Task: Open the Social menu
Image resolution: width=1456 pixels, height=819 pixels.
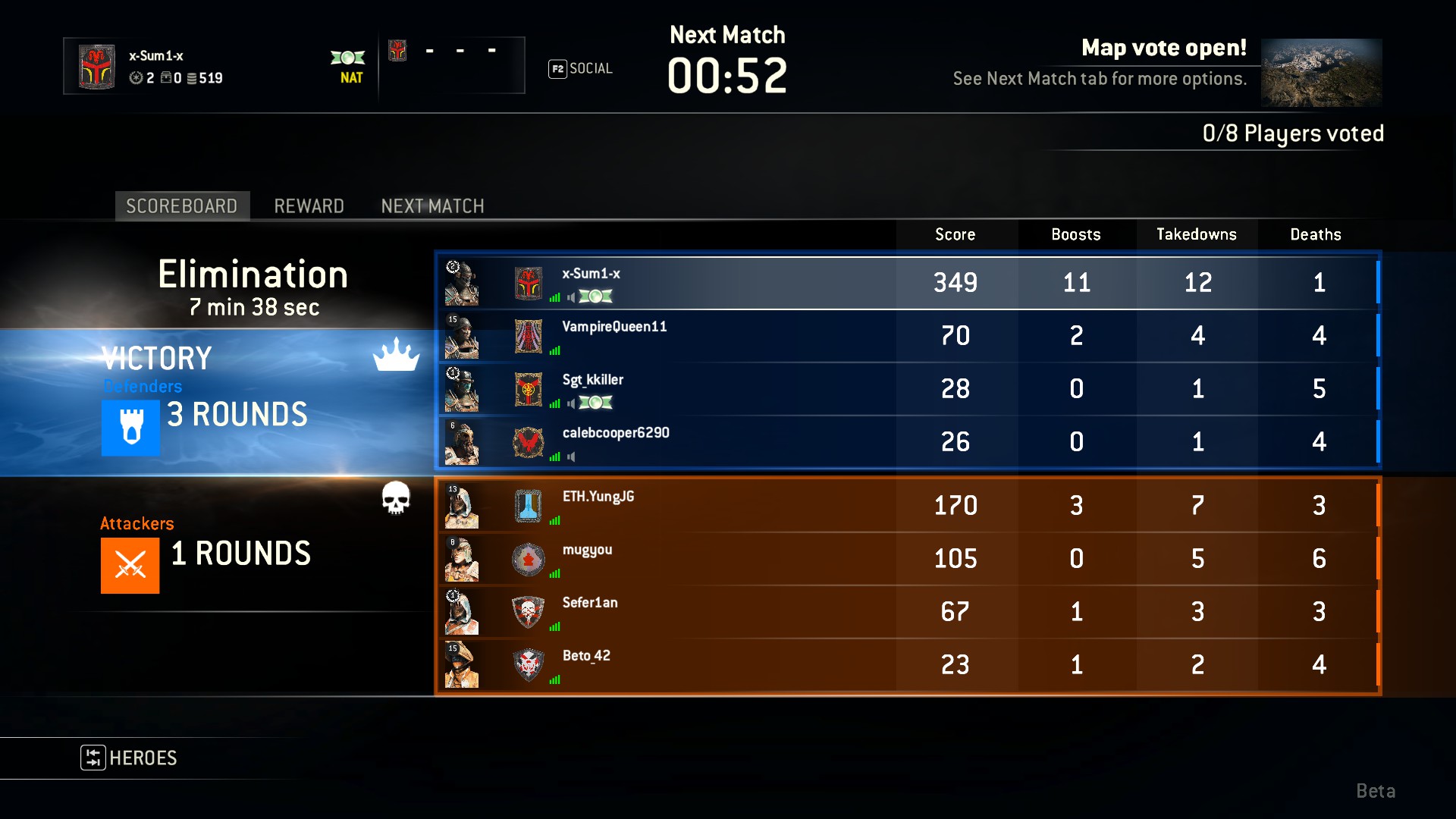Action: pyautogui.click(x=581, y=69)
